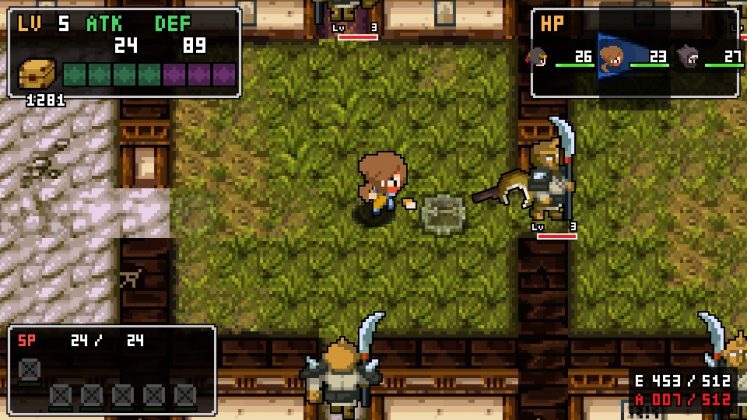Click the gold treasure chest icon
This screenshot has width=747, height=420.
pyautogui.click(x=38, y=74)
